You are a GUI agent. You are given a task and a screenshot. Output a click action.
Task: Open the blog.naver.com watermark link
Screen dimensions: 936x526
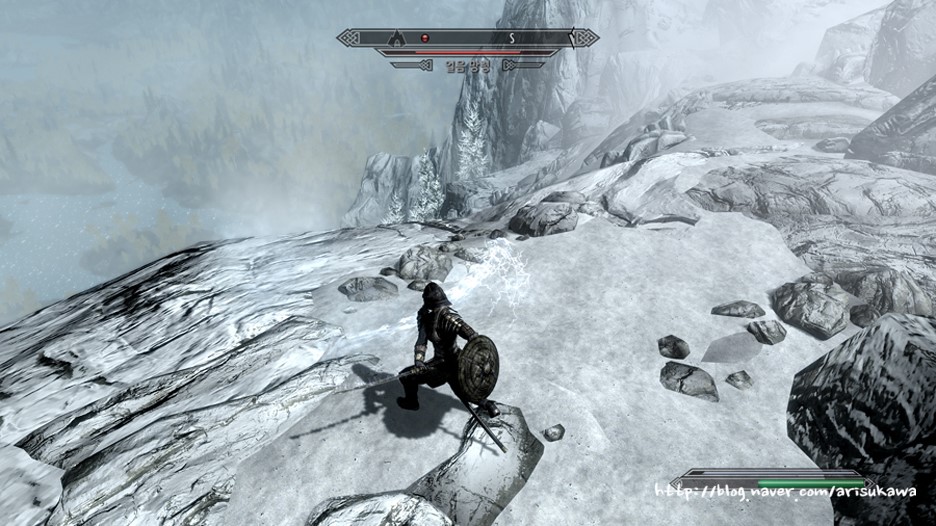click(789, 493)
